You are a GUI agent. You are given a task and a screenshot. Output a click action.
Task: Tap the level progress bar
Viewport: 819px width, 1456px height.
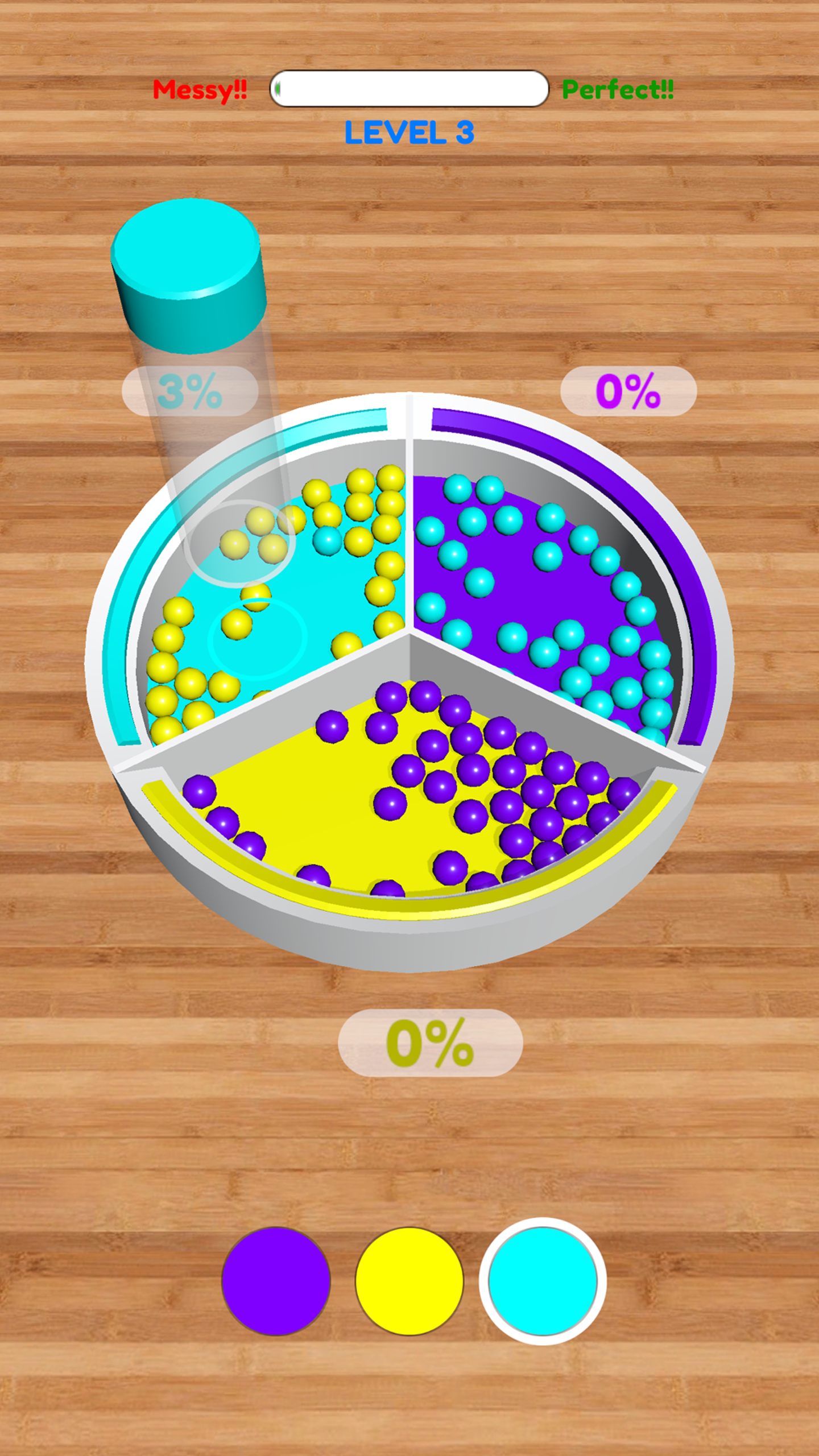click(x=408, y=89)
